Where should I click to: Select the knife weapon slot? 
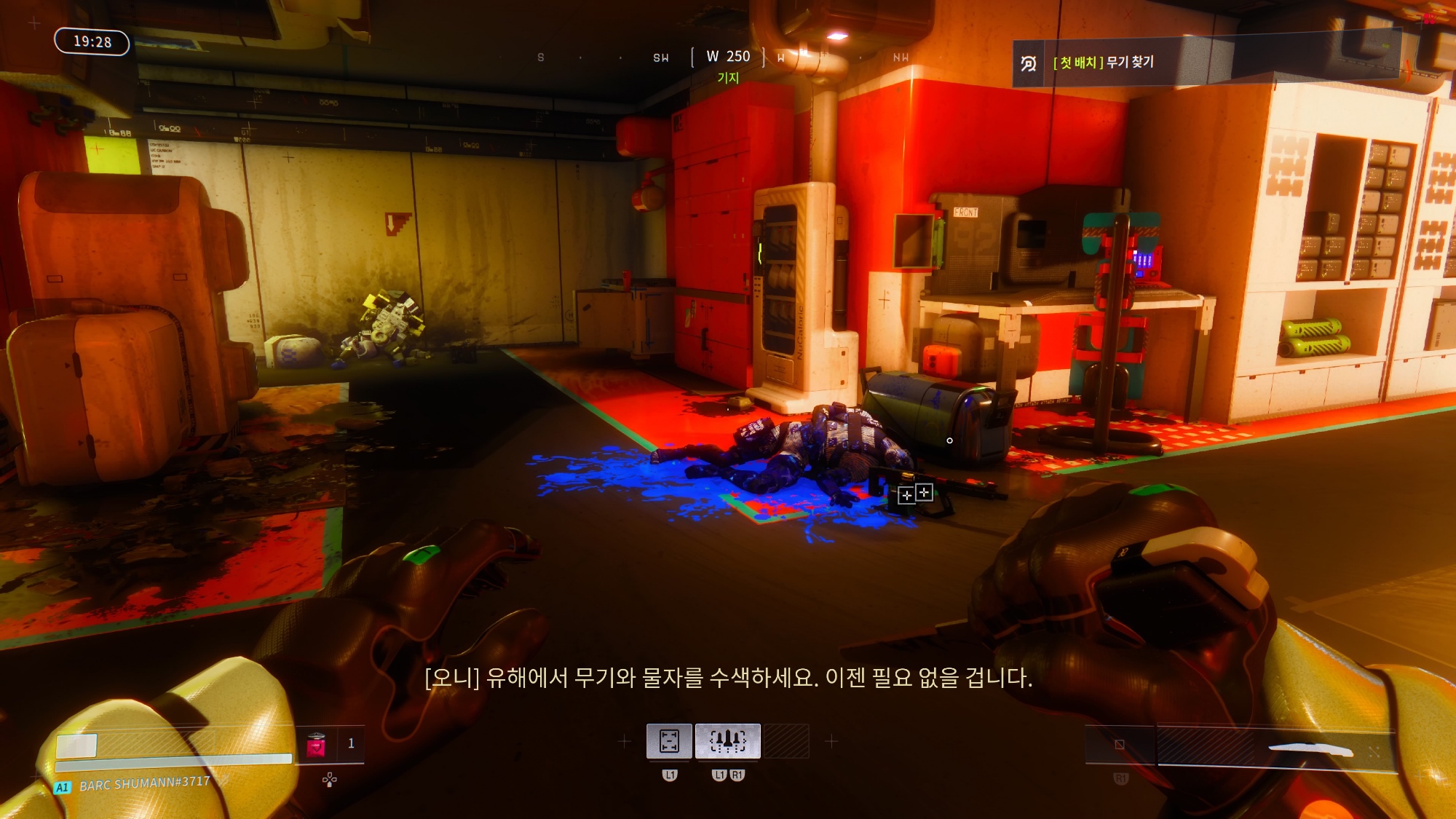coord(1275,748)
